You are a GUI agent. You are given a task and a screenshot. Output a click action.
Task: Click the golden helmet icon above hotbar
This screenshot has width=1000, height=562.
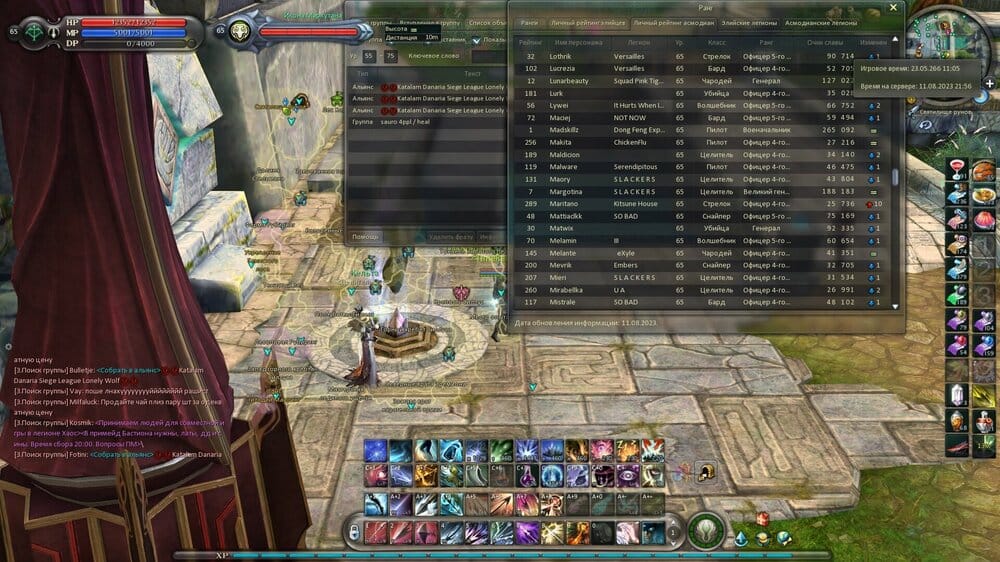(705, 472)
